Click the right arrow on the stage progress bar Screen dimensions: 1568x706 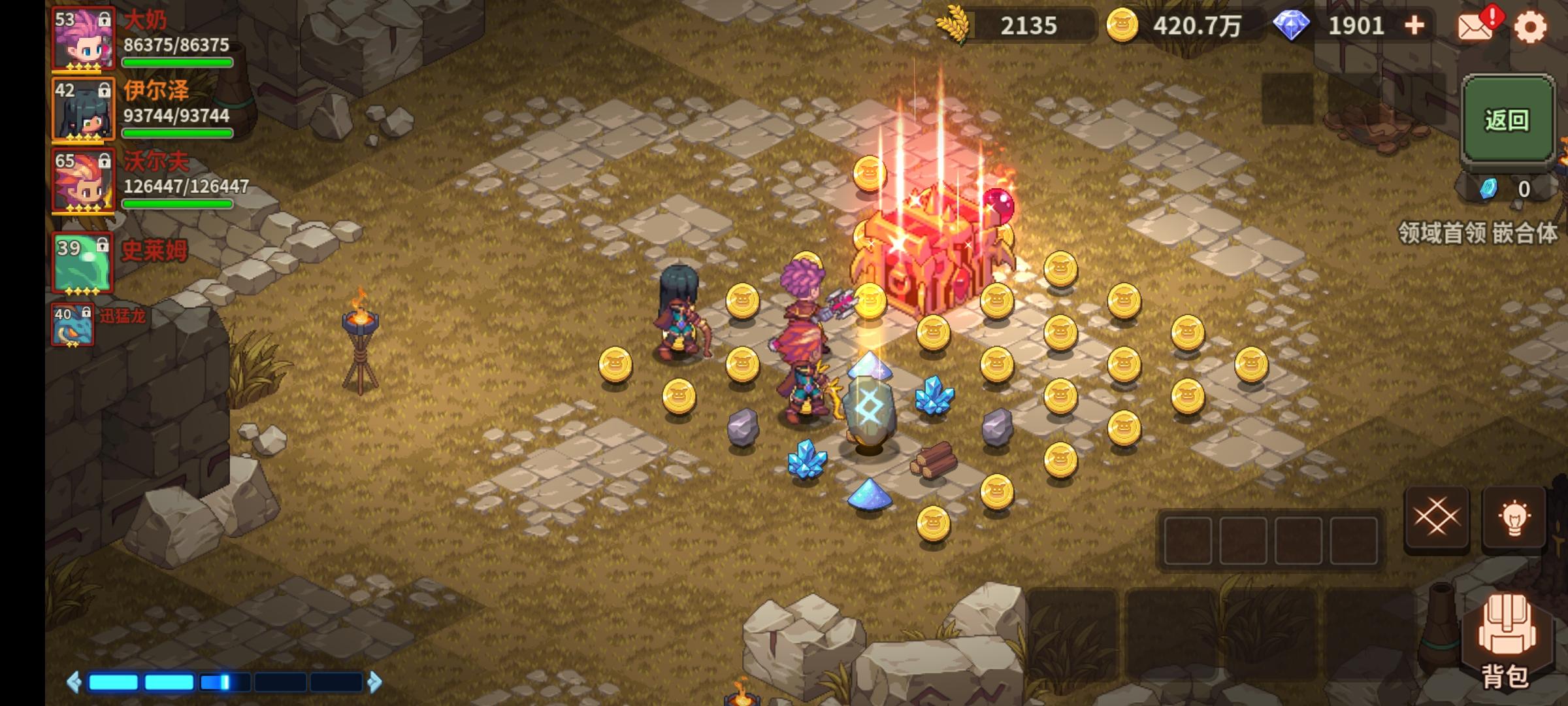click(374, 681)
